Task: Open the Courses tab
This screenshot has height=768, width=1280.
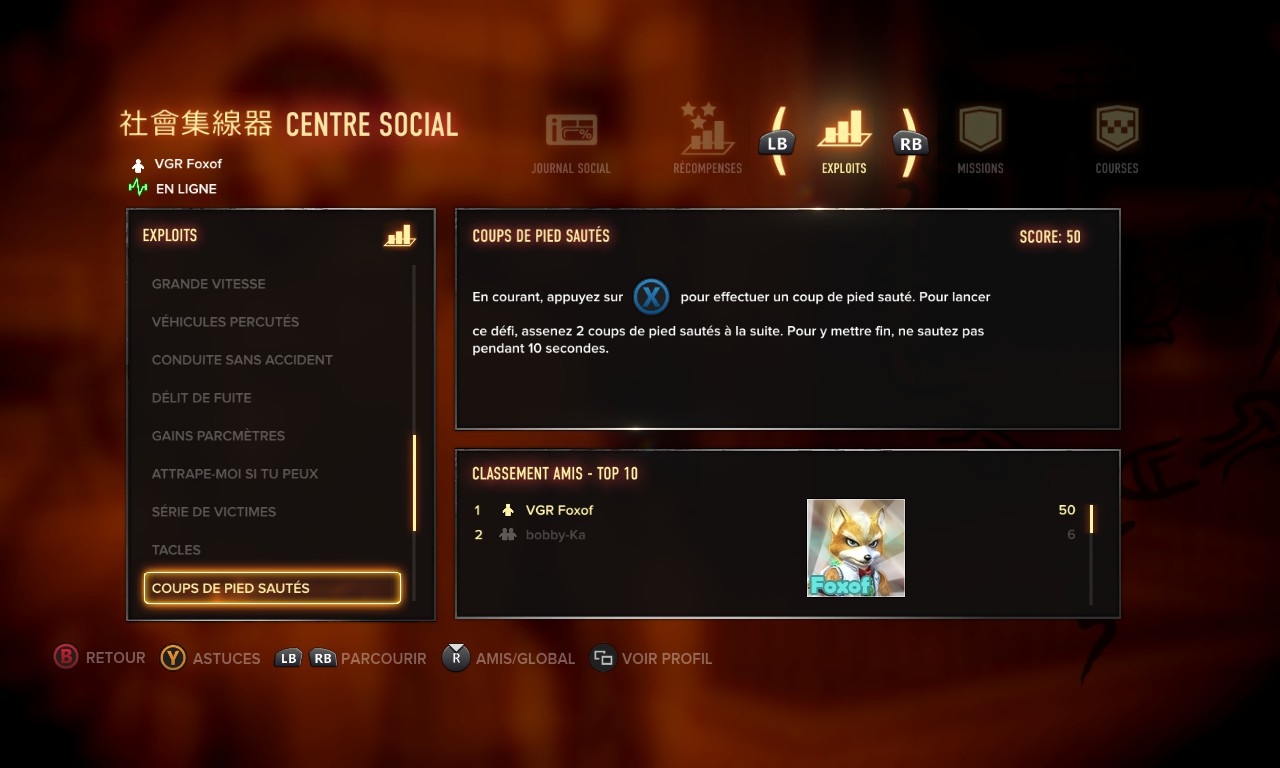Action: coord(1117,142)
